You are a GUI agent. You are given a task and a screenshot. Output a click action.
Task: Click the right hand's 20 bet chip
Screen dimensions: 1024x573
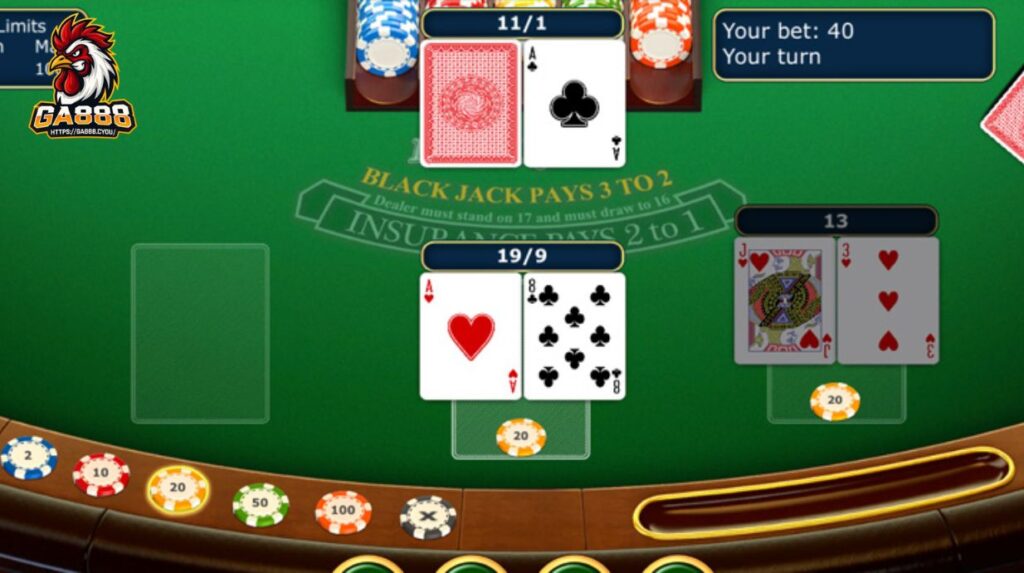[x=835, y=401]
